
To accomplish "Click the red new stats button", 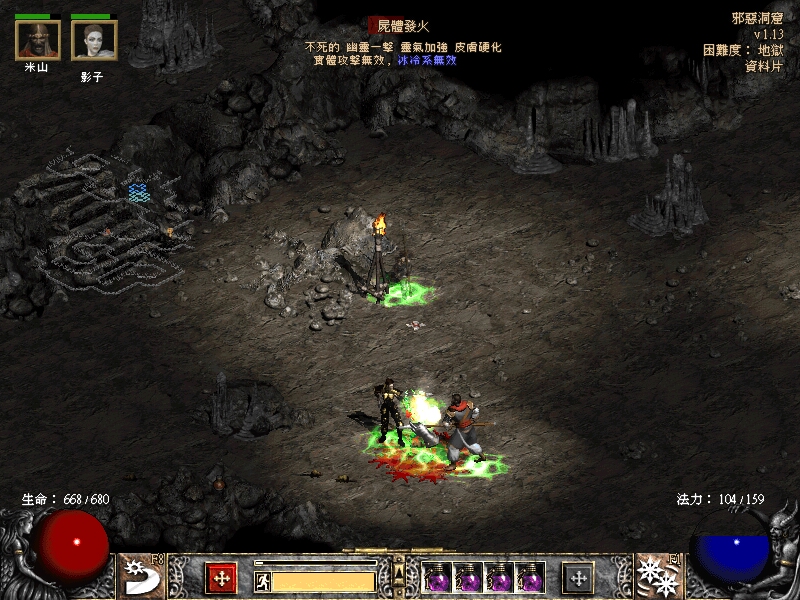I will 220,577.
